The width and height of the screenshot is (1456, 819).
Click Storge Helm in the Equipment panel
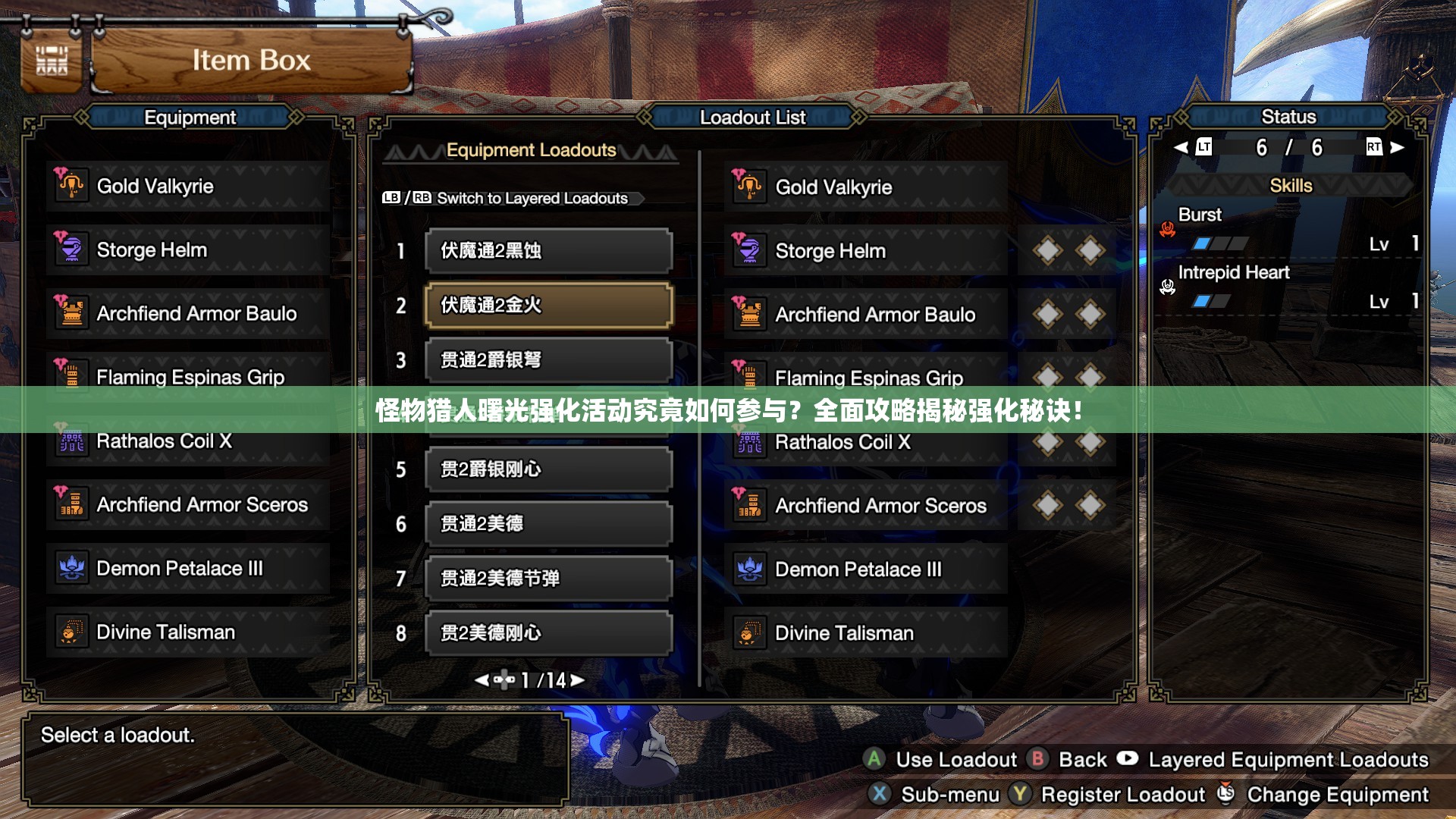187,250
